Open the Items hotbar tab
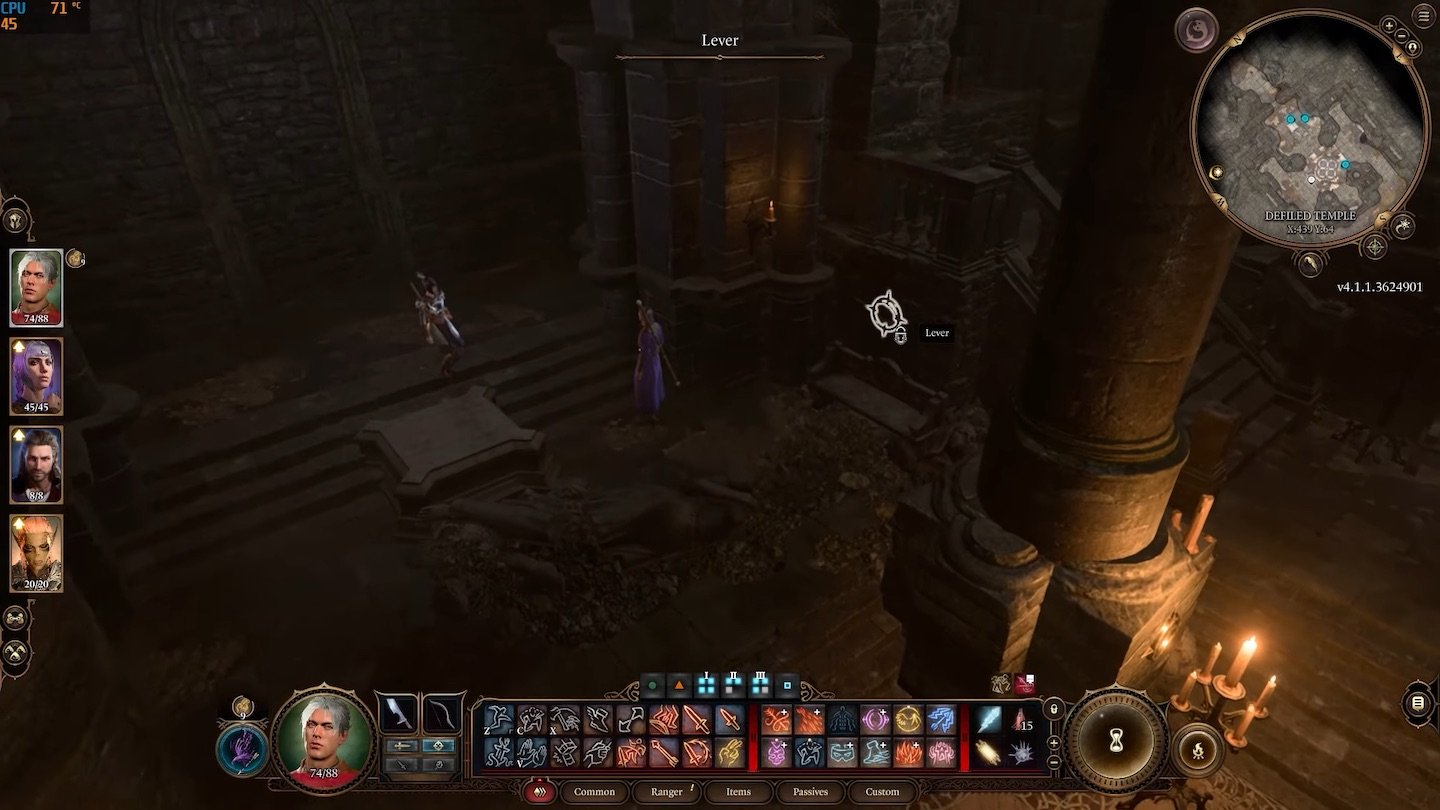This screenshot has width=1440, height=810. tap(738, 791)
